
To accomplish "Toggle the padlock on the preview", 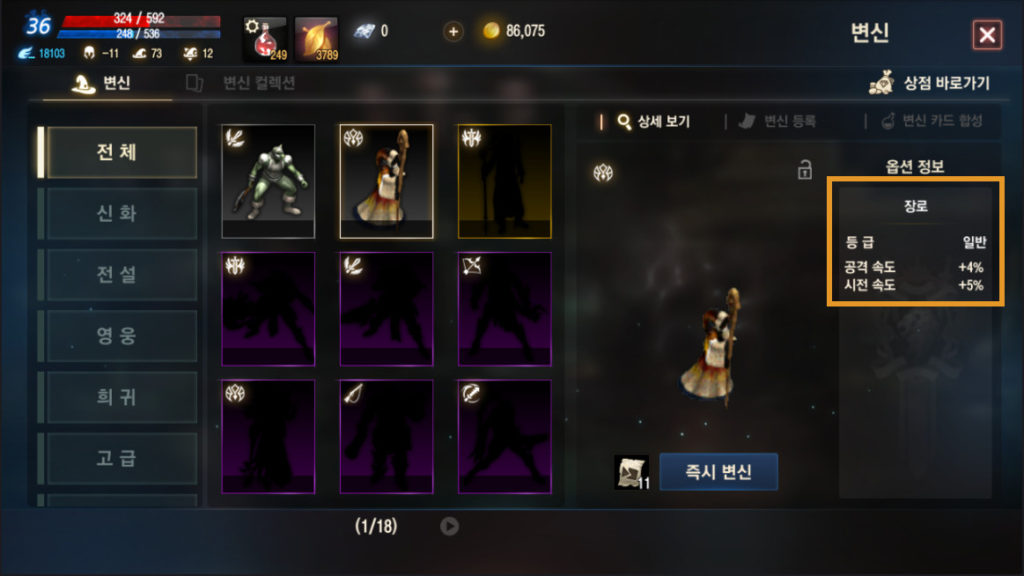I will (805, 171).
